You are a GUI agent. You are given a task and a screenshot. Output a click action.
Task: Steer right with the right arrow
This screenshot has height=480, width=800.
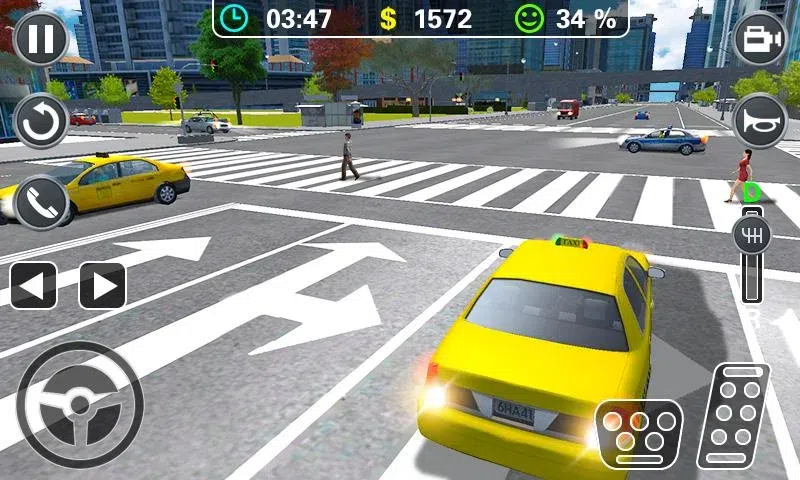(101, 285)
